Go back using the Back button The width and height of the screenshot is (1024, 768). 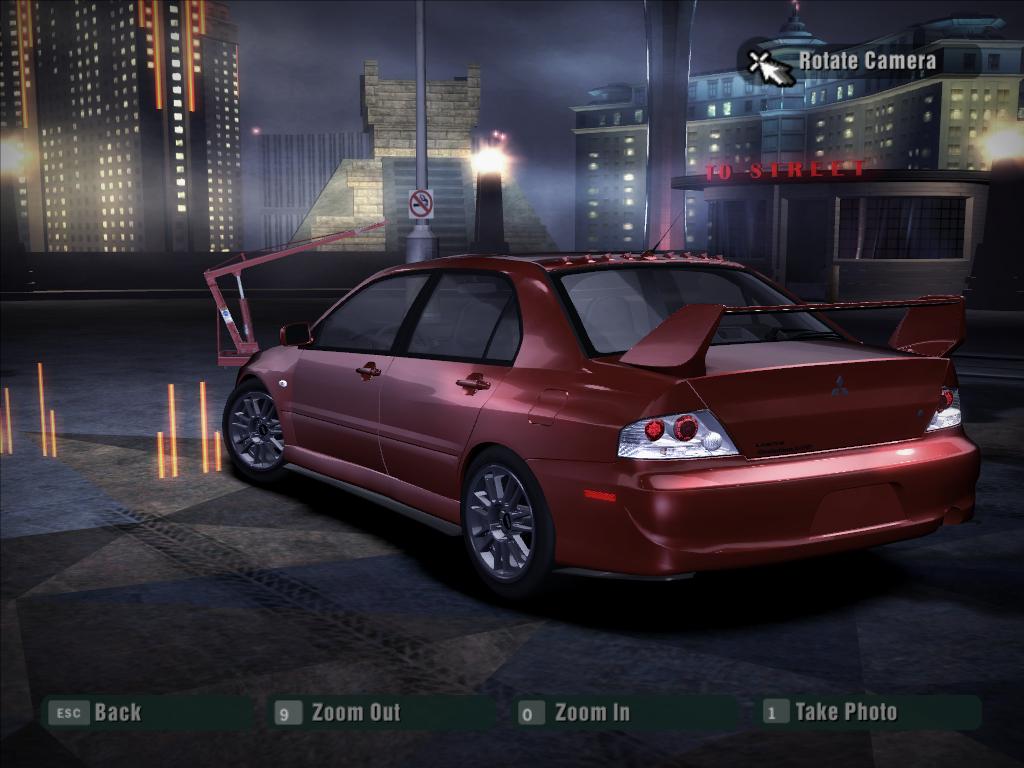coord(116,712)
